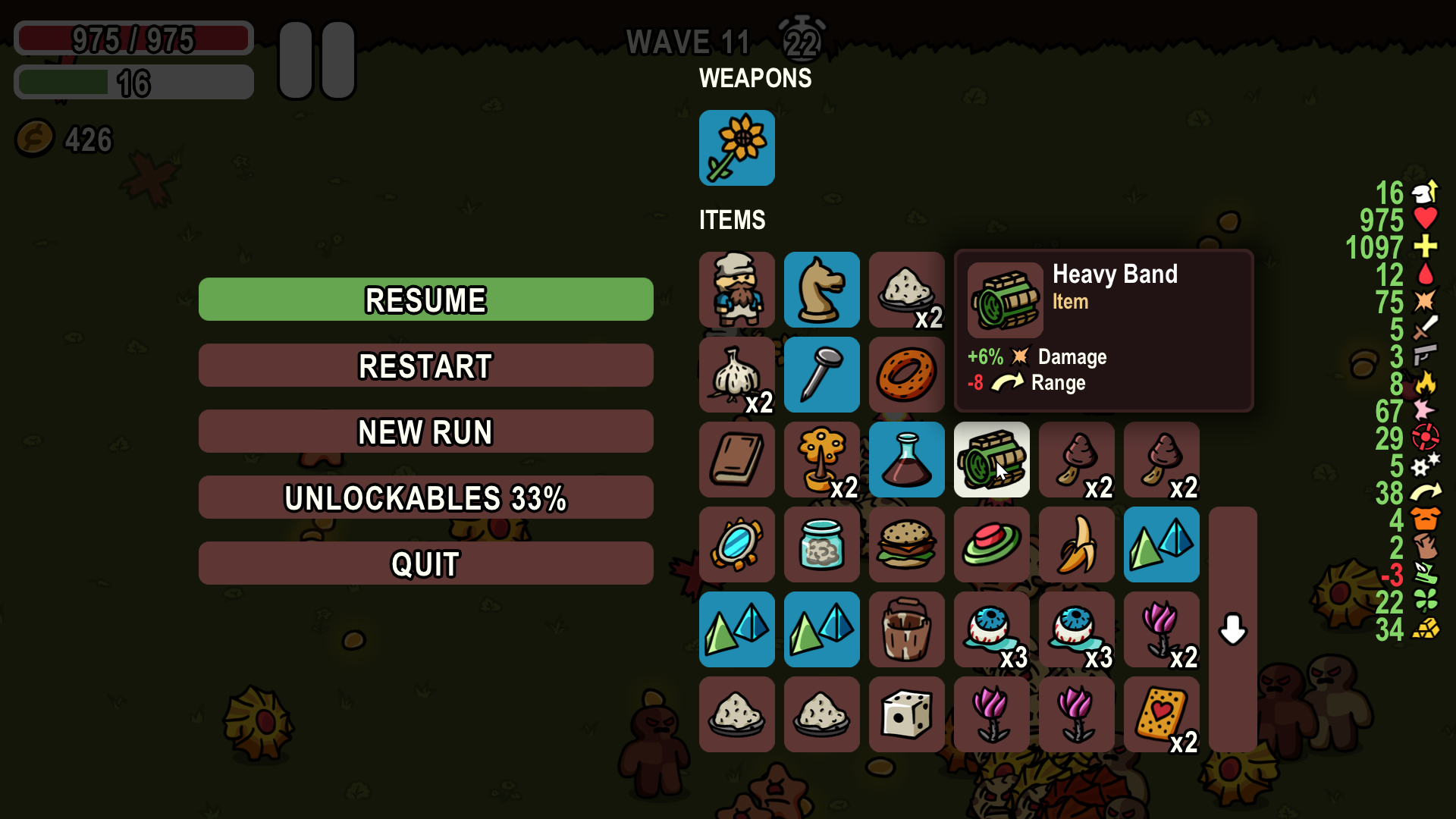The image size is (1456, 819).
Task: Select the Heavy Band item
Action: click(x=991, y=460)
